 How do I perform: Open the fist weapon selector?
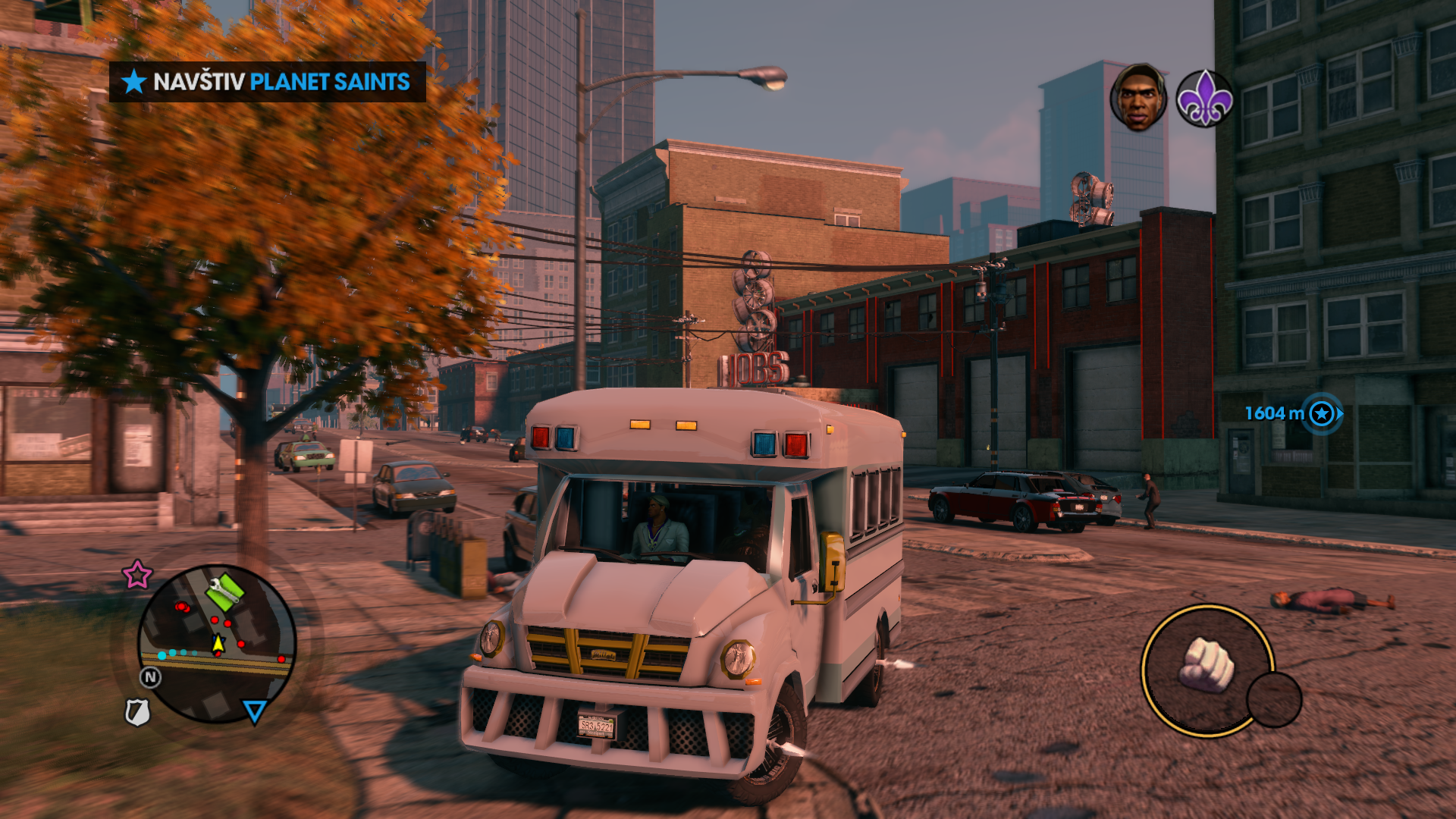pyautogui.click(x=1206, y=669)
